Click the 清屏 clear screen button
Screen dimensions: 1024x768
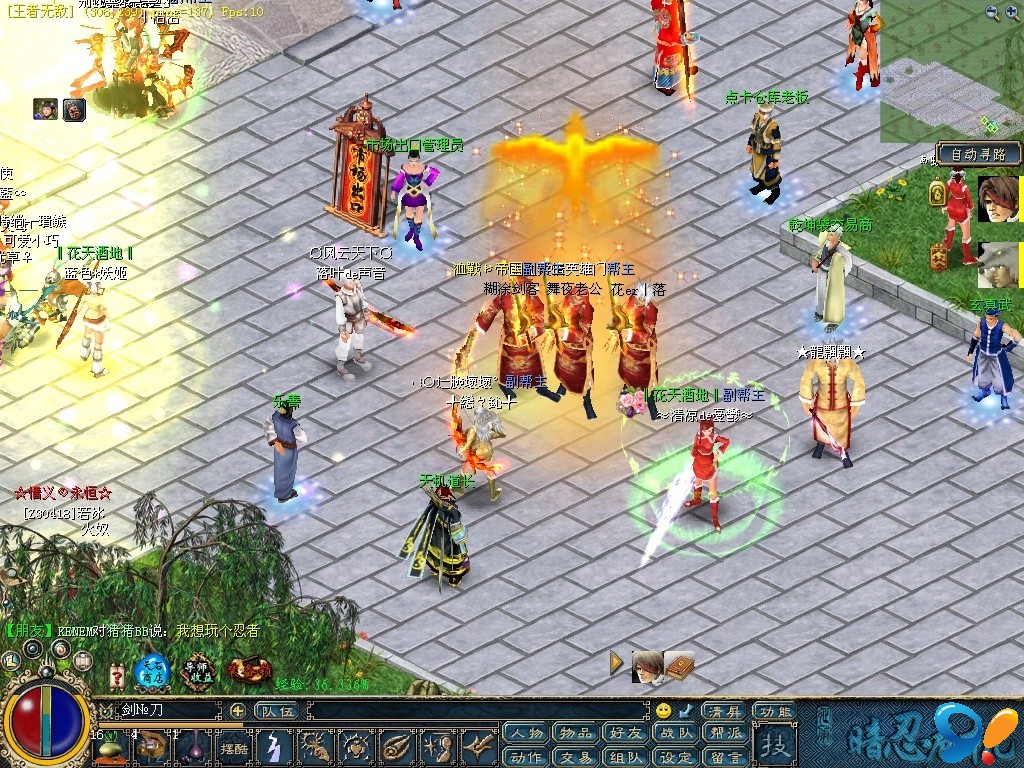[724, 711]
